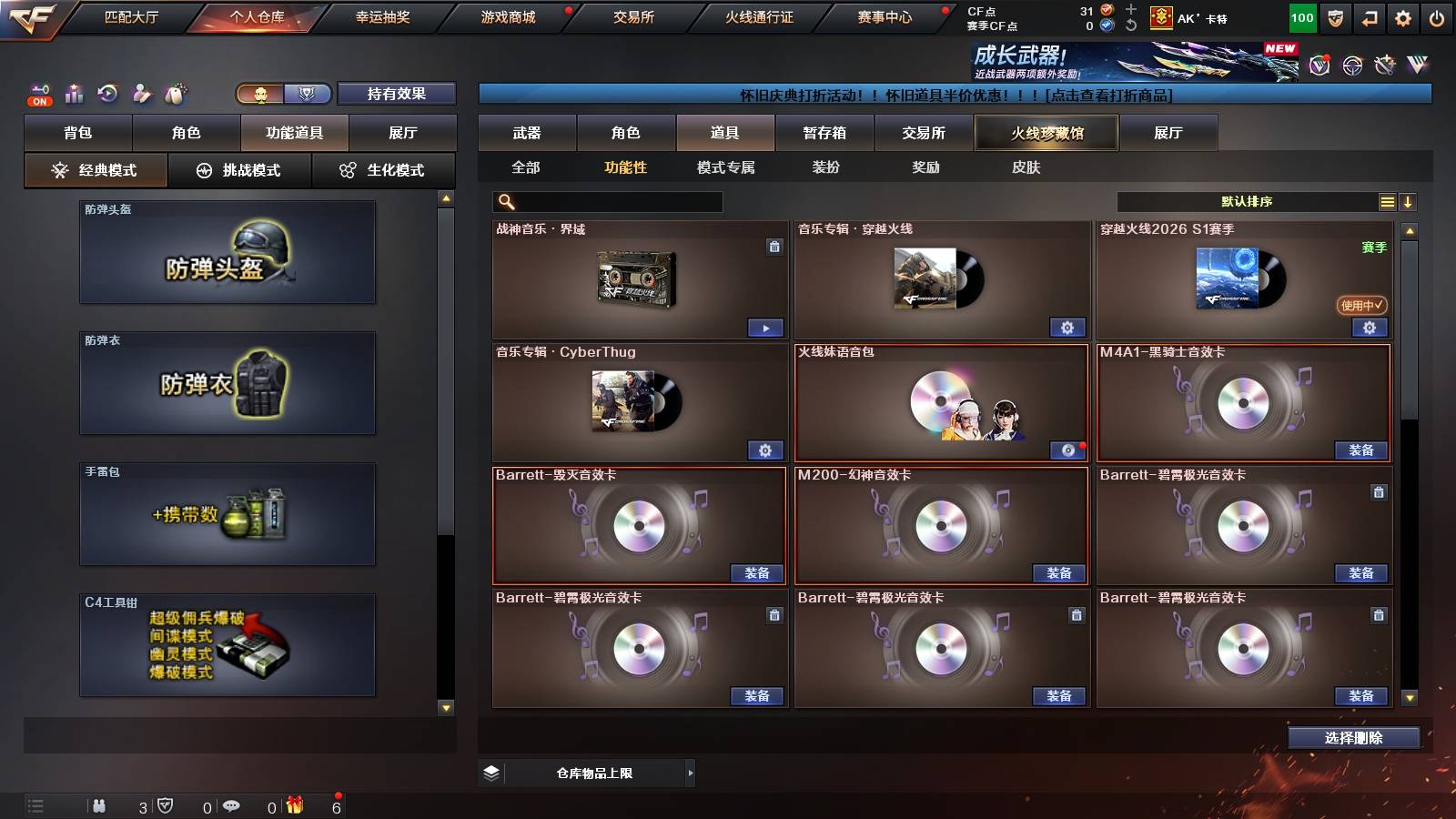Click the green 100 volume indicator
Image resolution: width=1456 pixels, height=819 pixels.
[1301, 16]
